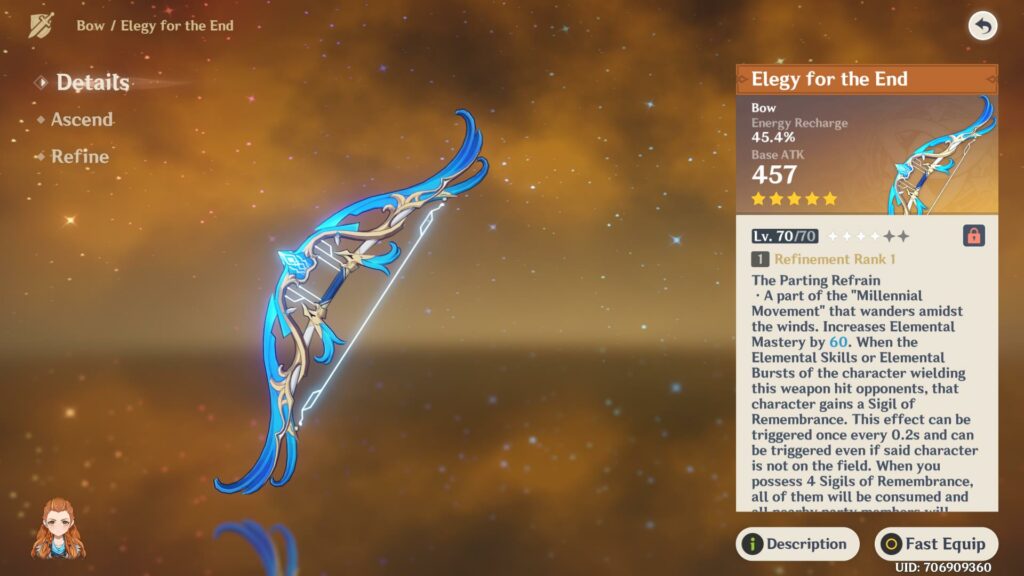
Task: Click the bow weapon category icon
Action: click(41, 26)
